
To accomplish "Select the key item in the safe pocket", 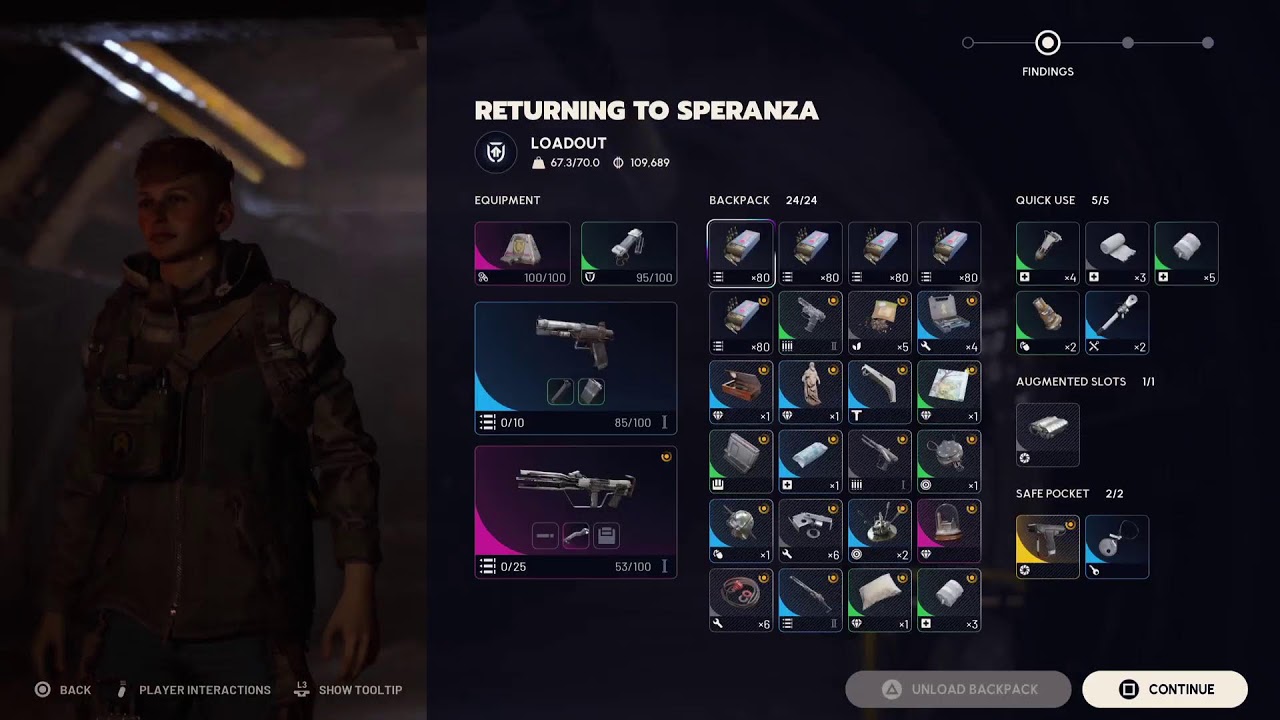I will tap(1117, 546).
